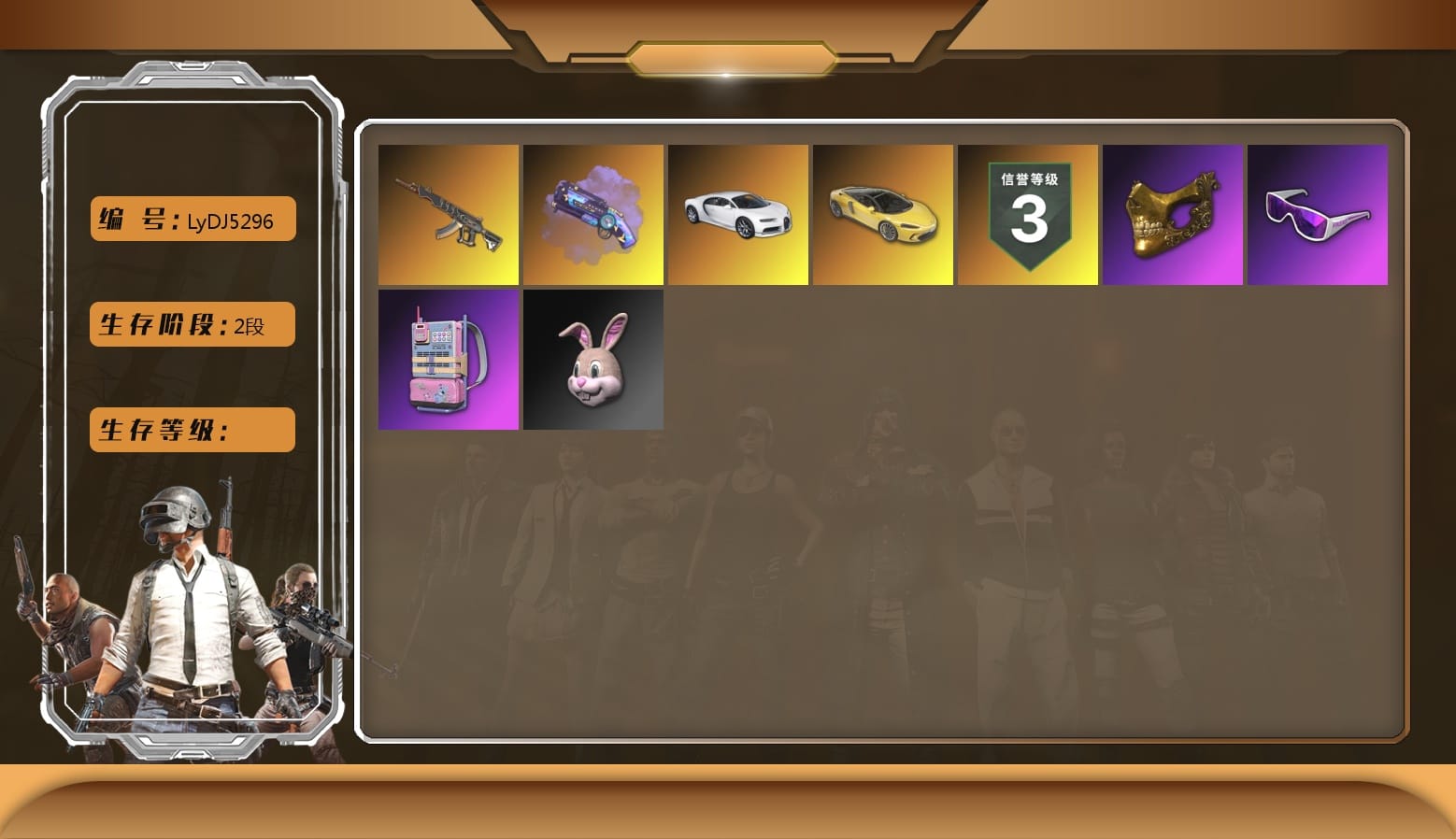Click the golden skull half-mask item
This screenshot has height=839, width=1456.
pos(1173,214)
